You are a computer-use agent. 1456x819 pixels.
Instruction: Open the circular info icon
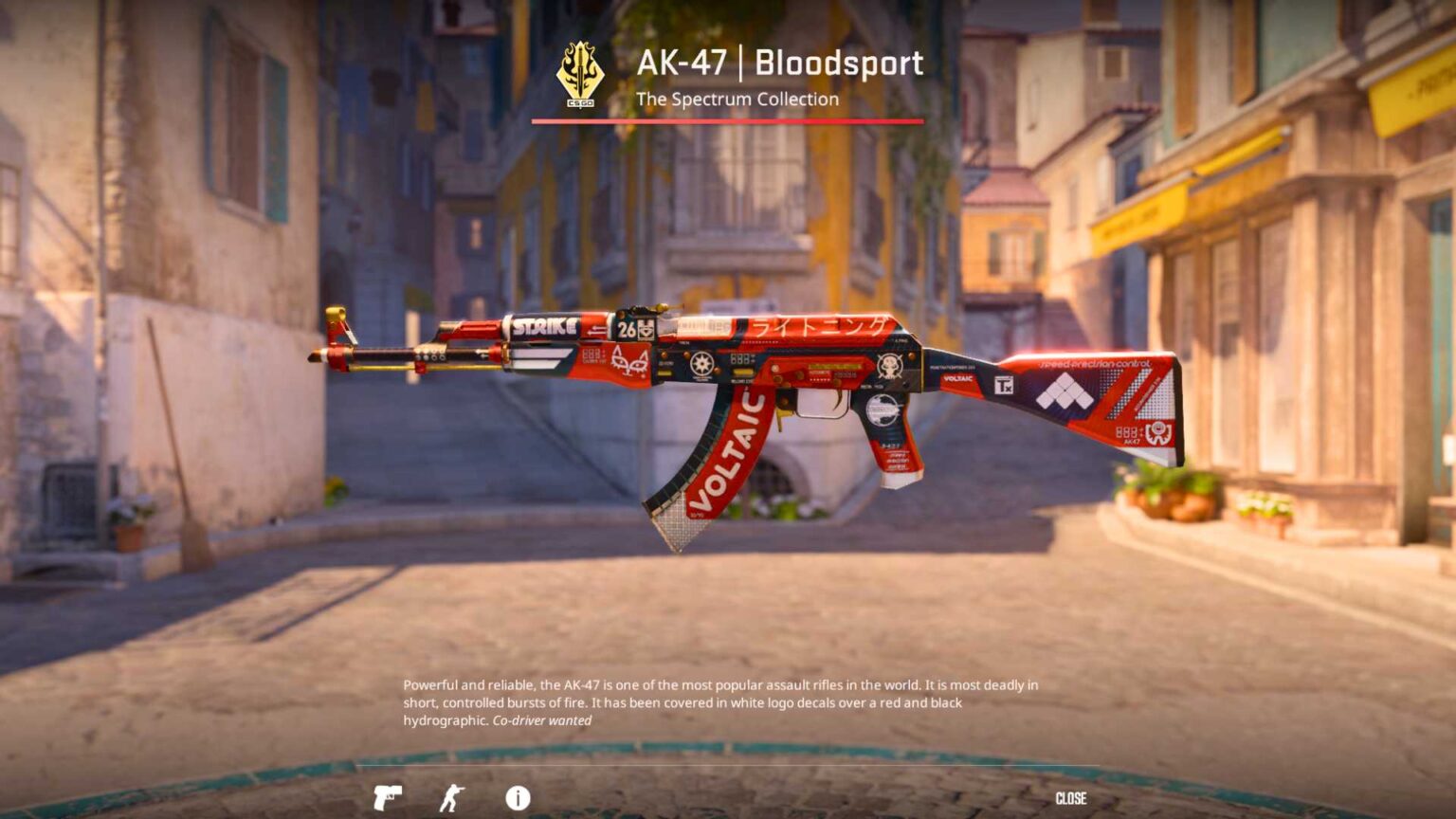[517, 799]
